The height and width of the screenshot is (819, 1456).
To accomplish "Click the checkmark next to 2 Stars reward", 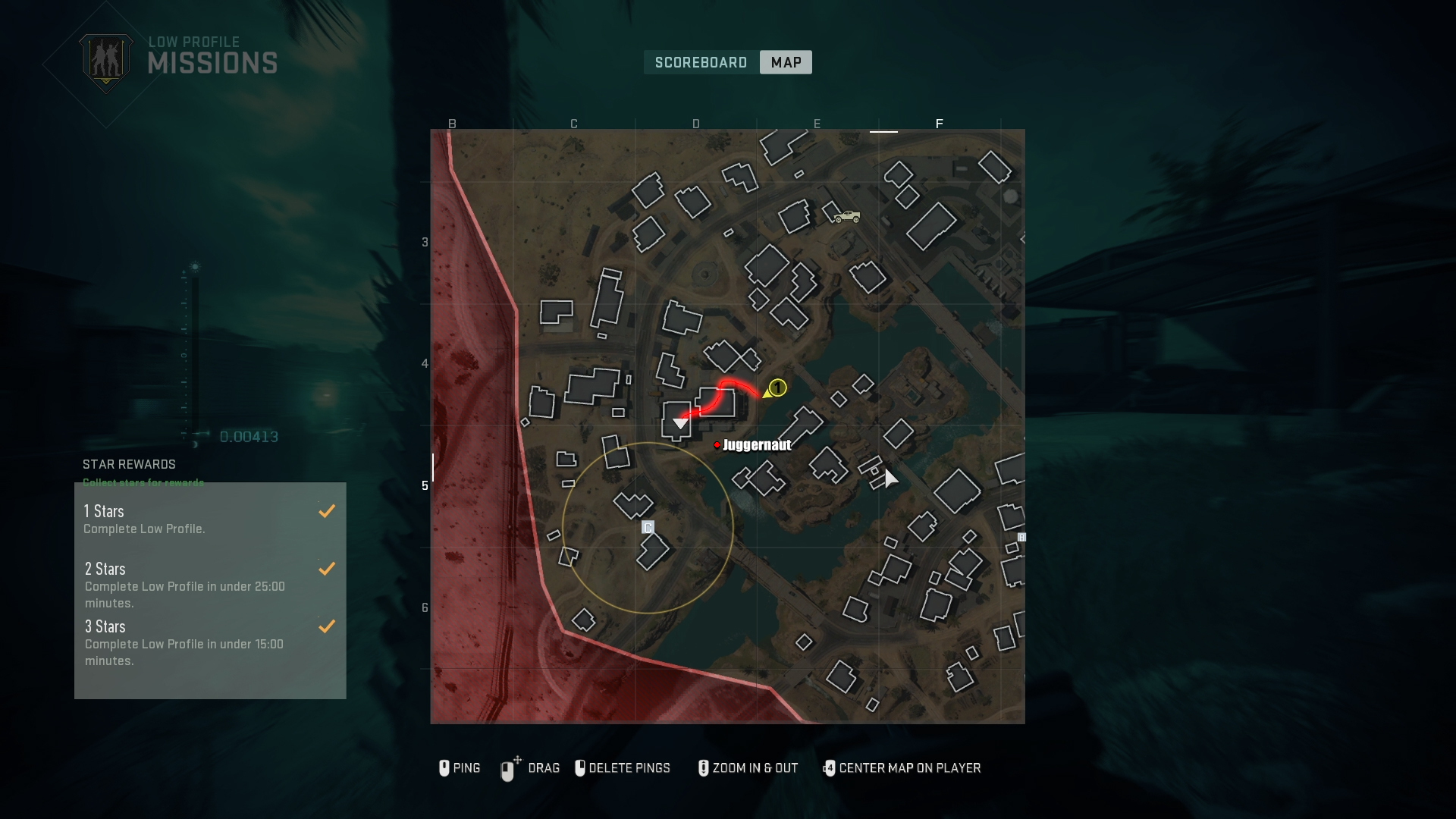I will [x=327, y=569].
